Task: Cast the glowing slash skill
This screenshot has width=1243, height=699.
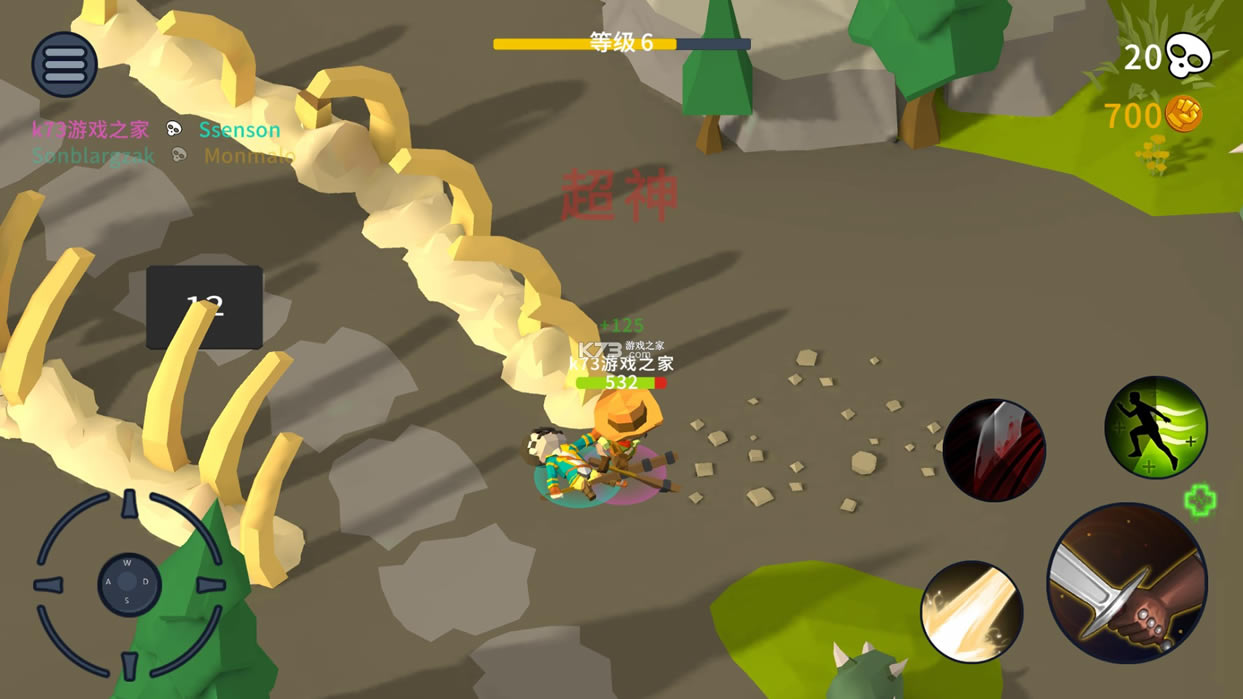Action: coord(971,611)
